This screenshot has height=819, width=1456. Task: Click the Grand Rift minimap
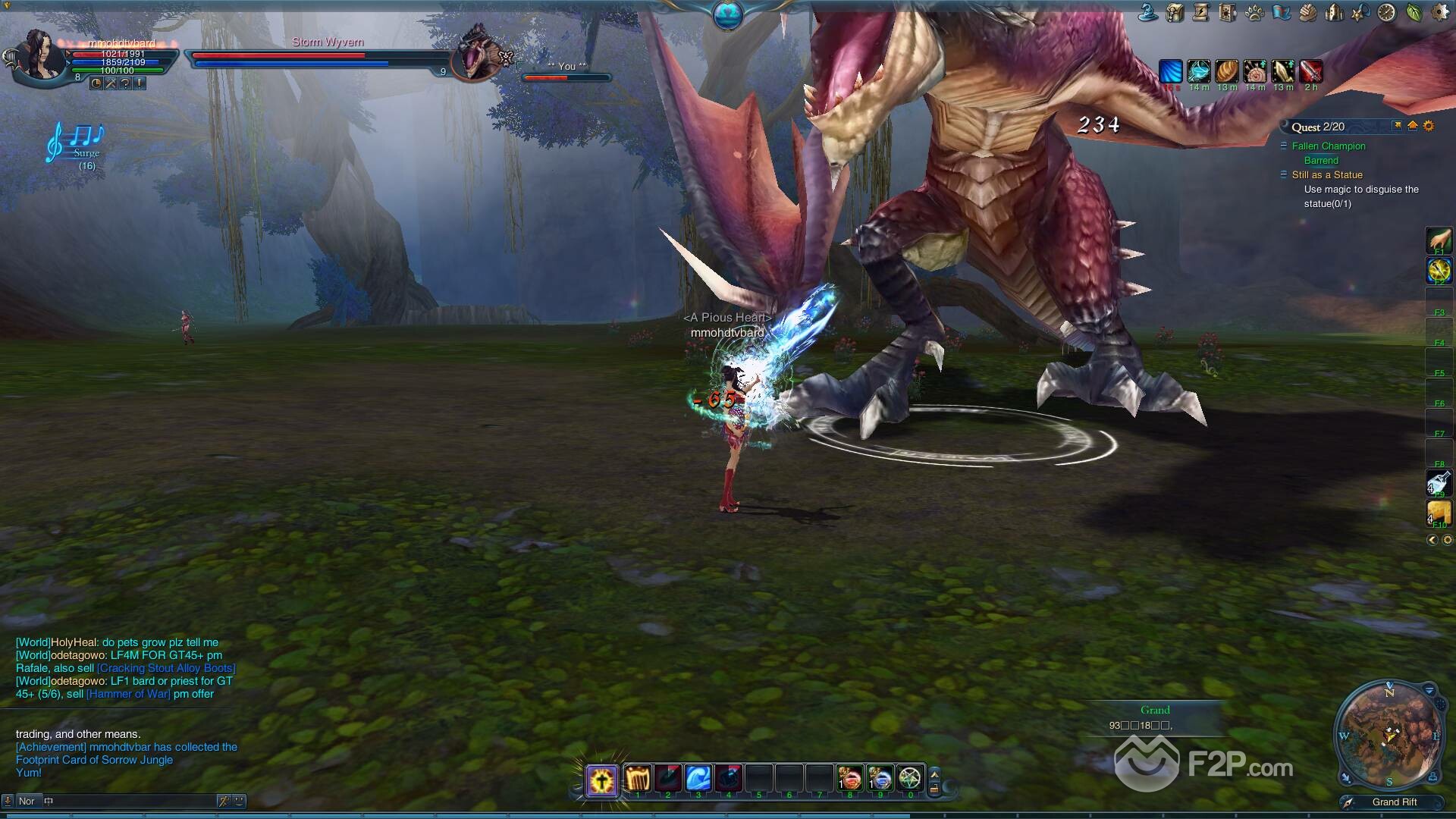(x=1389, y=734)
